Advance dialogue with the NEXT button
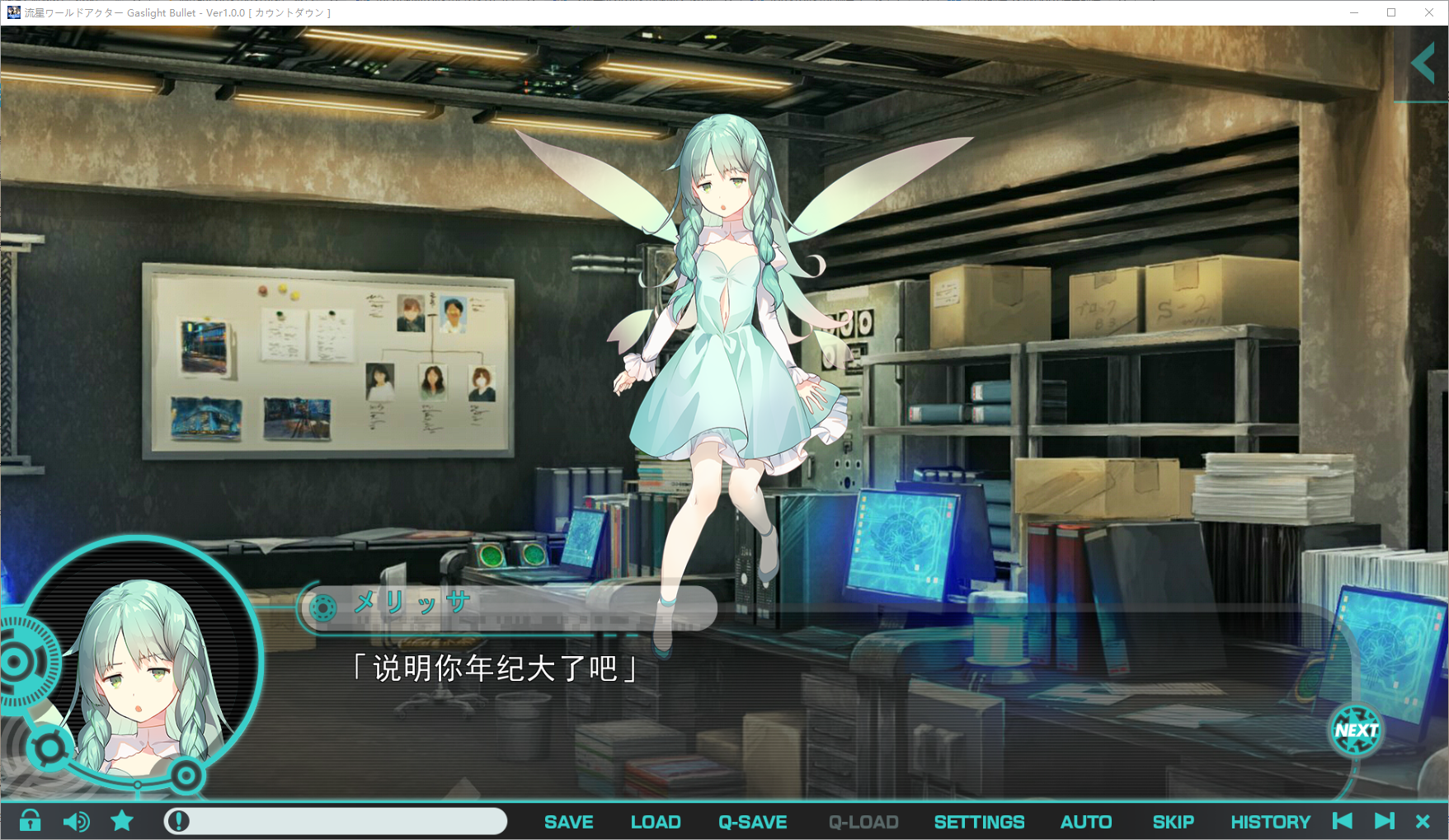The height and width of the screenshot is (840, 1449). (x=1356, y=730)
